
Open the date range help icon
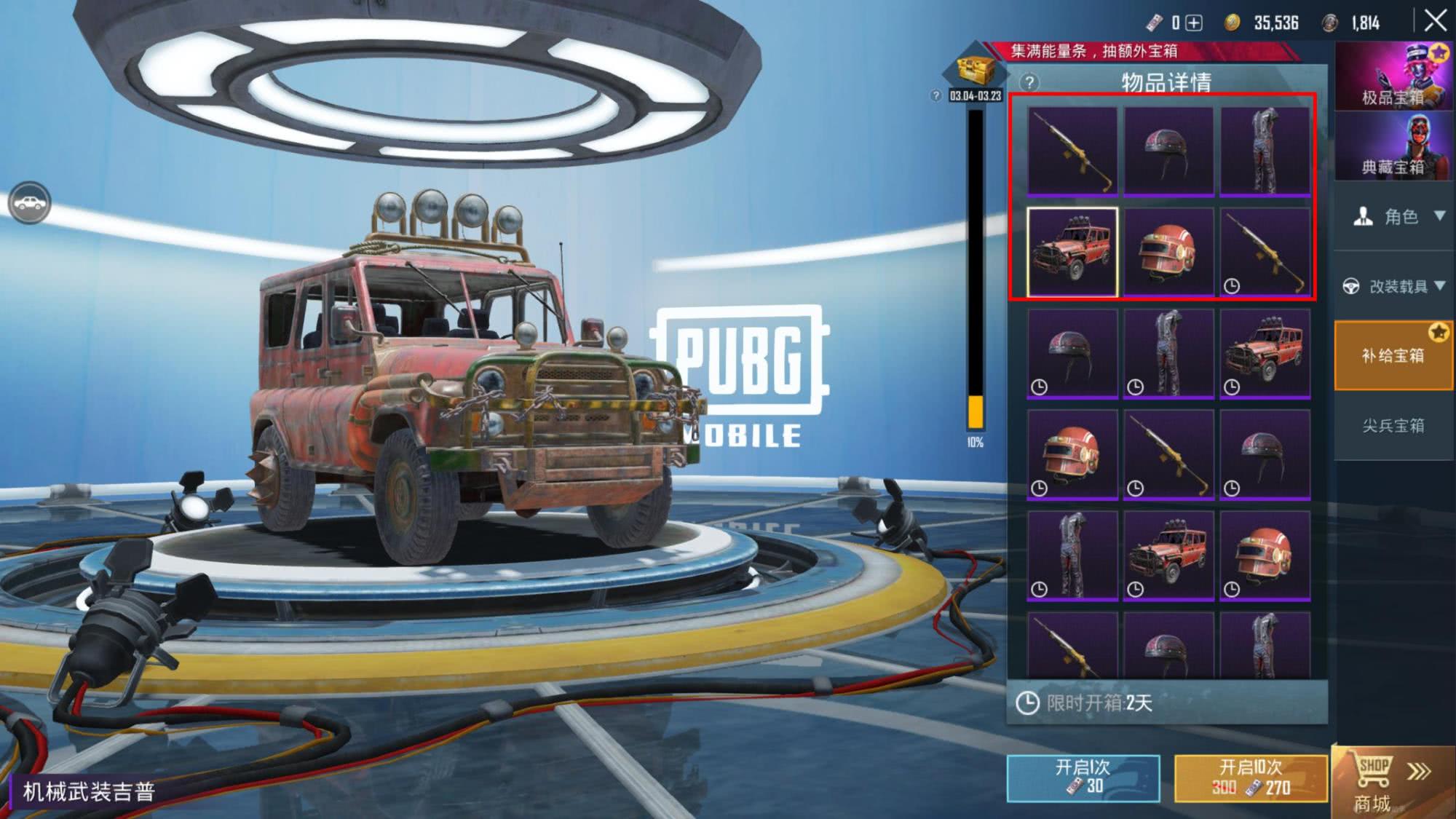pyautogui.click(x=936, y=96)
